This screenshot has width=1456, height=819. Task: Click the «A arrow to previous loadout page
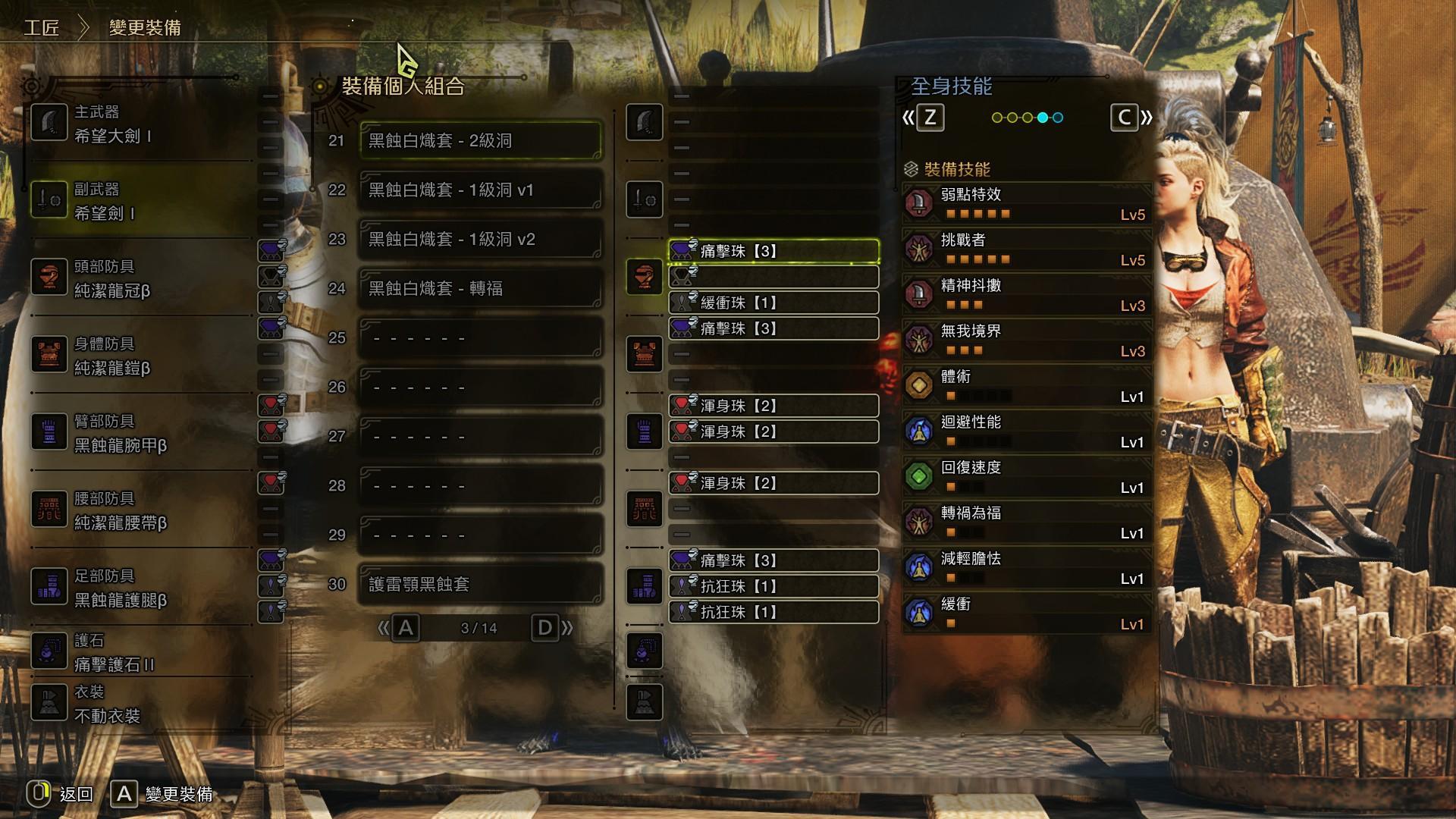coord(397,628)
